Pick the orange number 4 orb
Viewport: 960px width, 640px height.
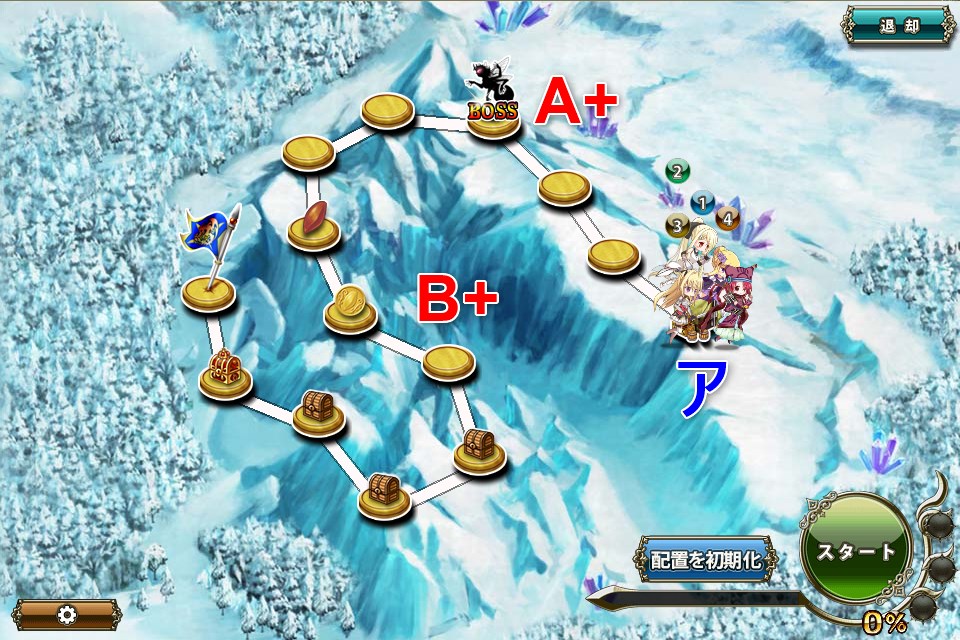[727, 217]
